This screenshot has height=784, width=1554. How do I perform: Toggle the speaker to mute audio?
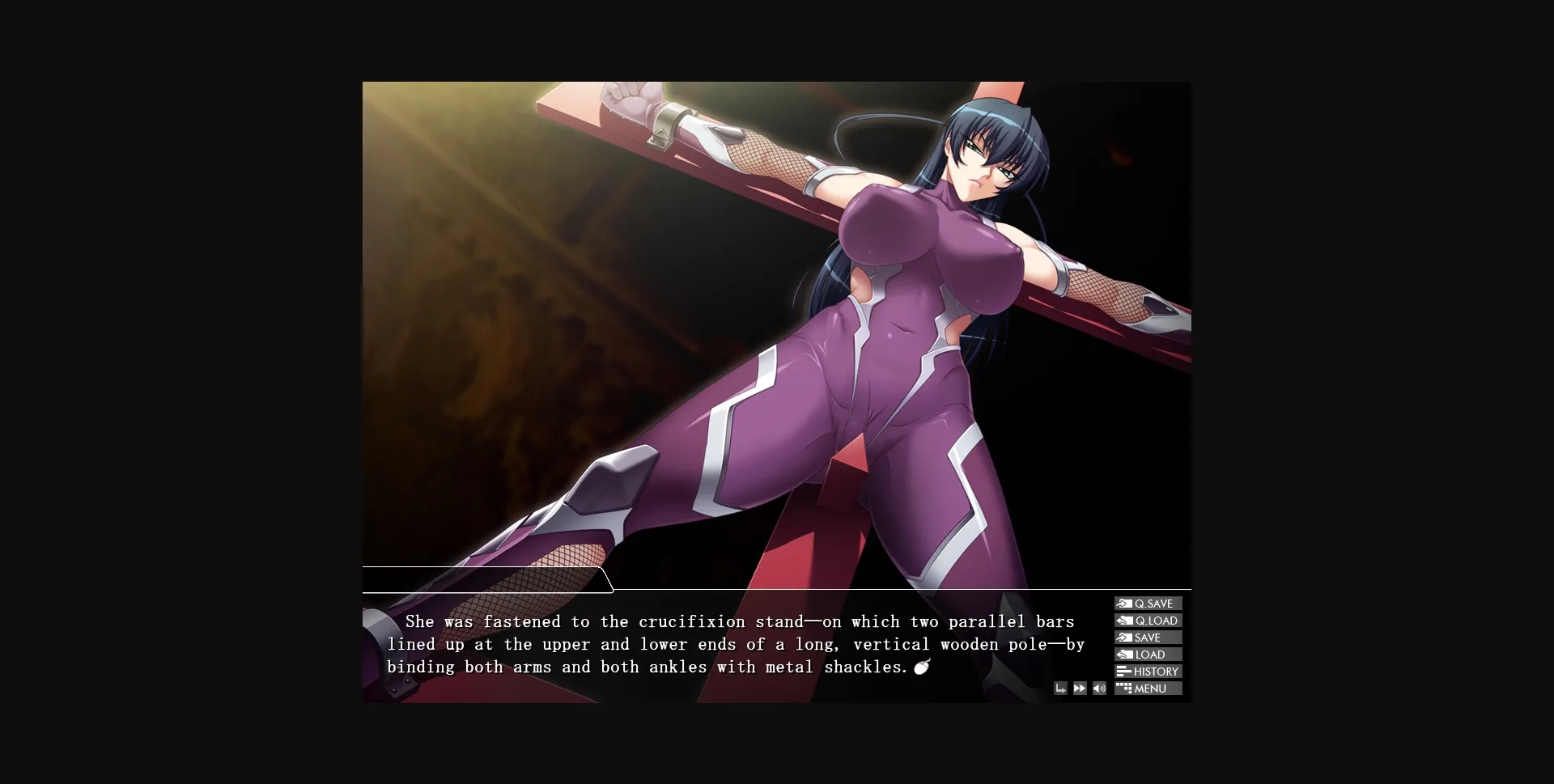pos(1099,689)
